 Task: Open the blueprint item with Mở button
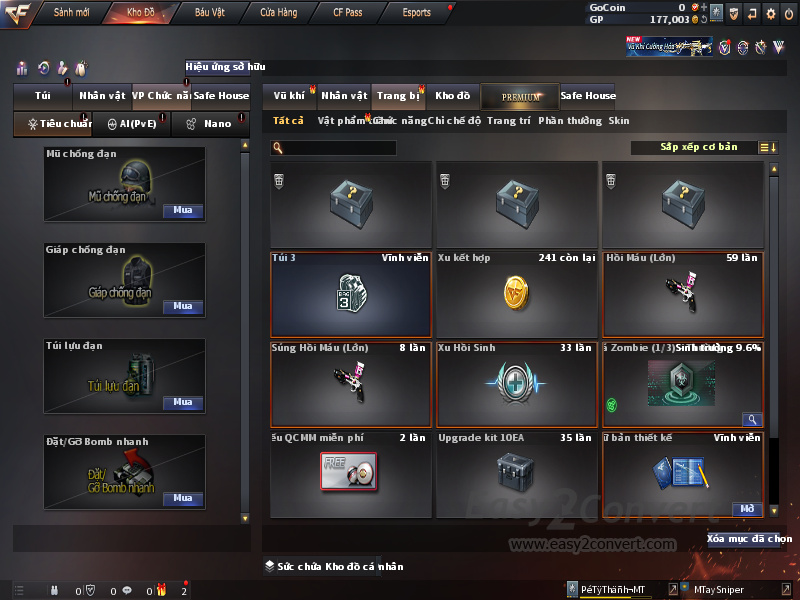click(x=746, y=509)
